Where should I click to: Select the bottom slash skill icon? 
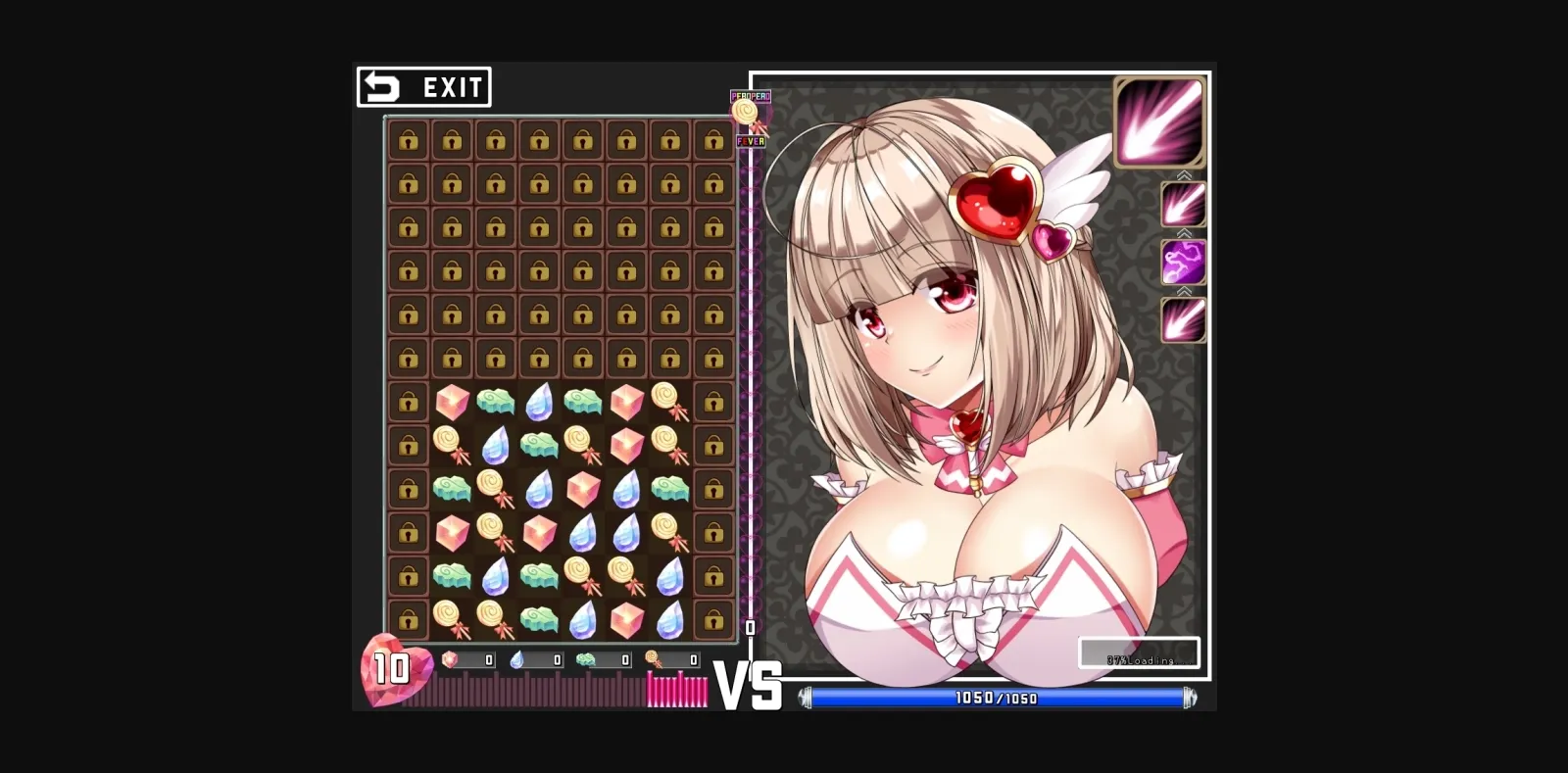1182,320
